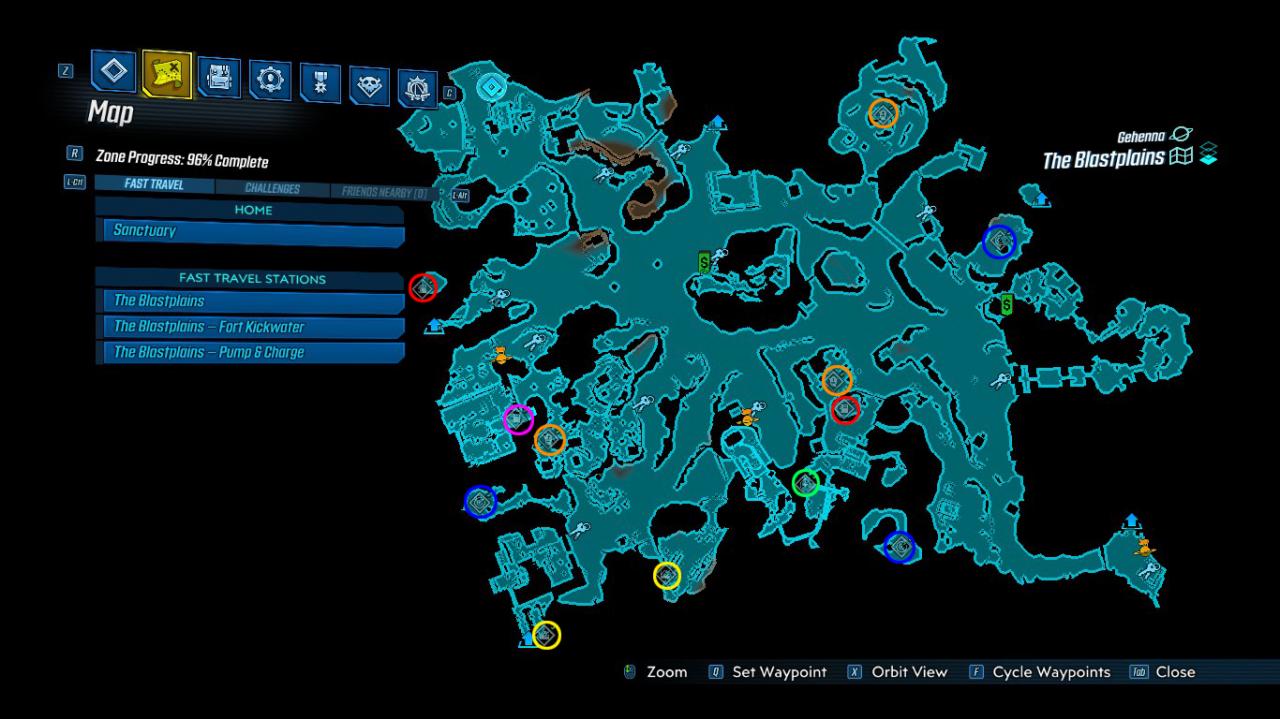Switch to the Challenges tab

[272, 188]
